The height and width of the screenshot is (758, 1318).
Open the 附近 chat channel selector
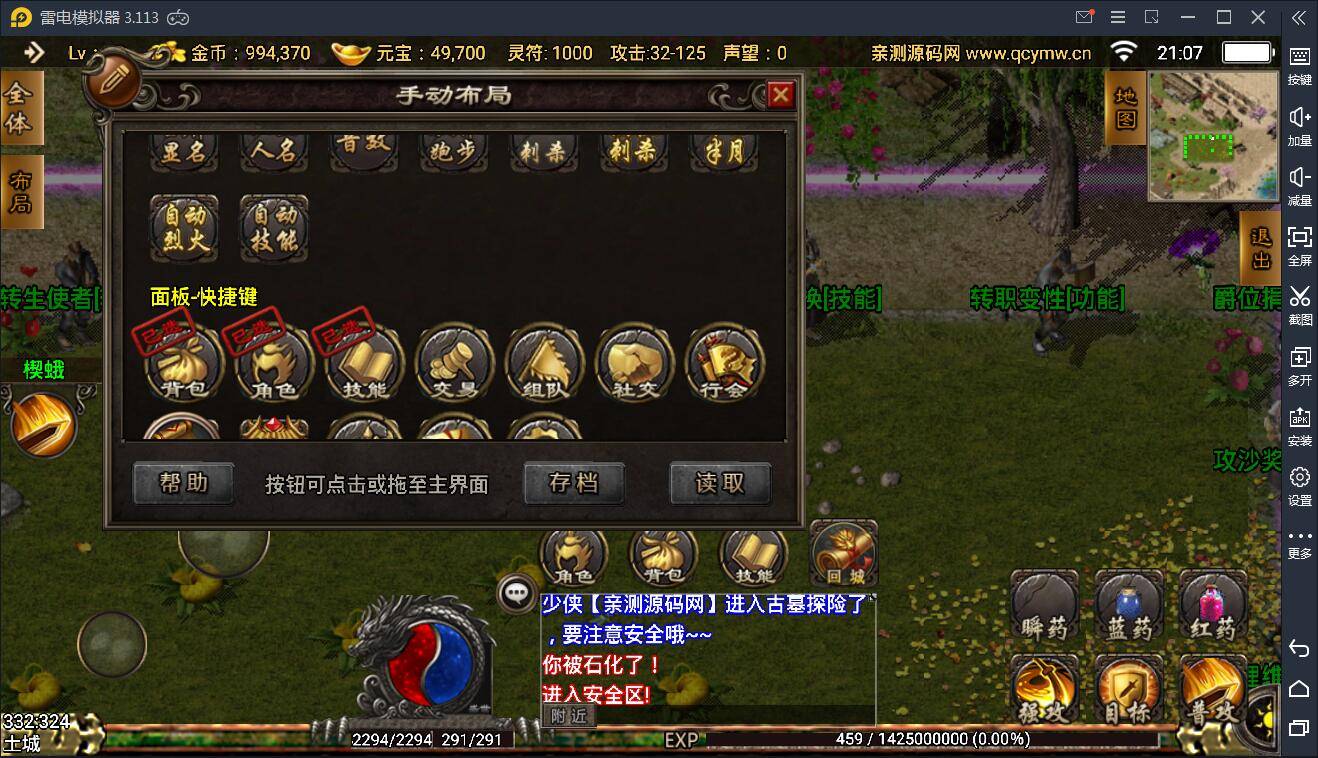pos(570,716)
